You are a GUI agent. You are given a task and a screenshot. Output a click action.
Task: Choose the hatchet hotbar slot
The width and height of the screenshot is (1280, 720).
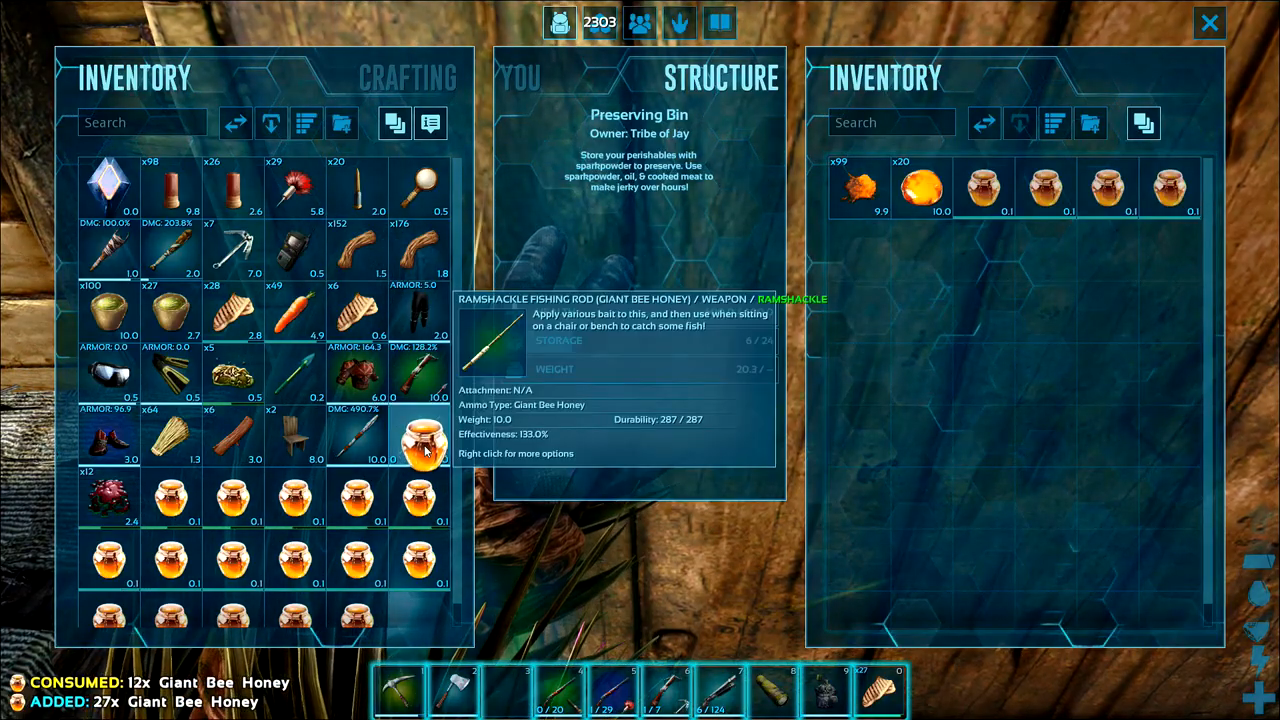[453, 691]
